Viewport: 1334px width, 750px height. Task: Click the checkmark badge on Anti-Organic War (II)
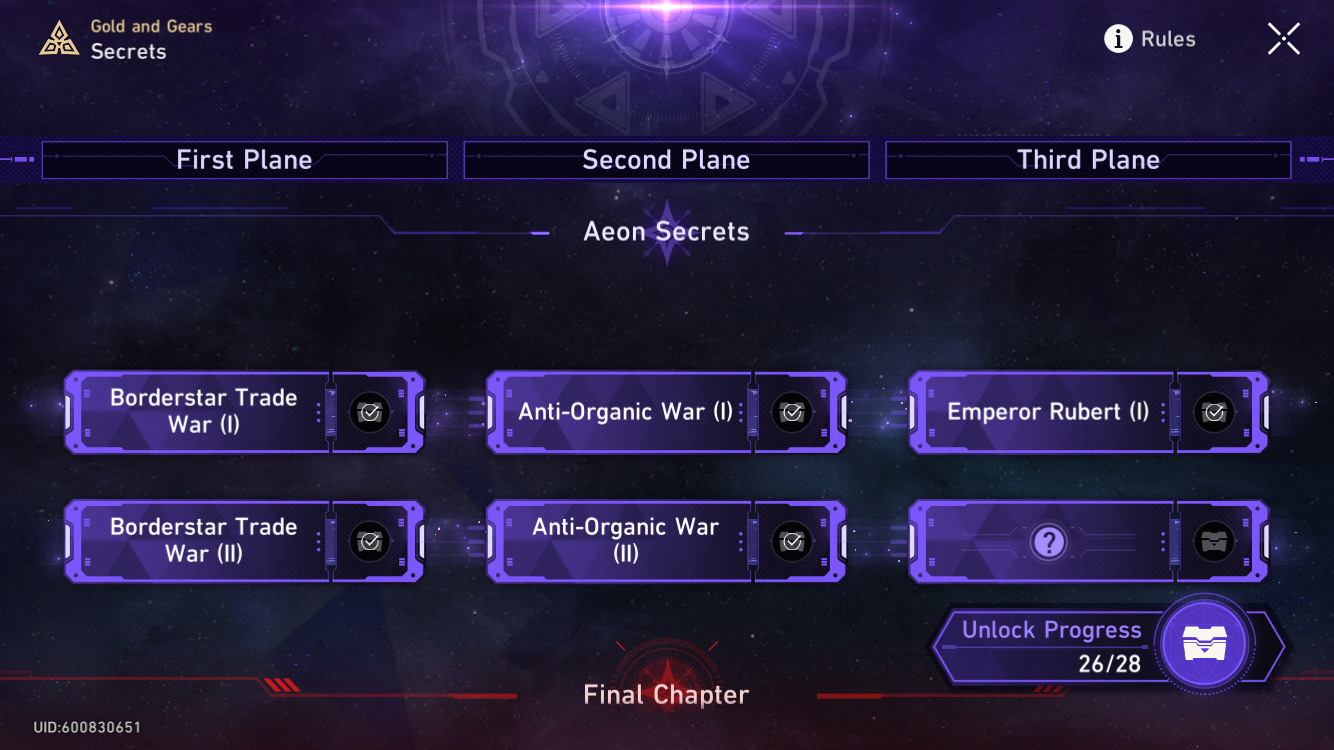[x=792, y=541]
